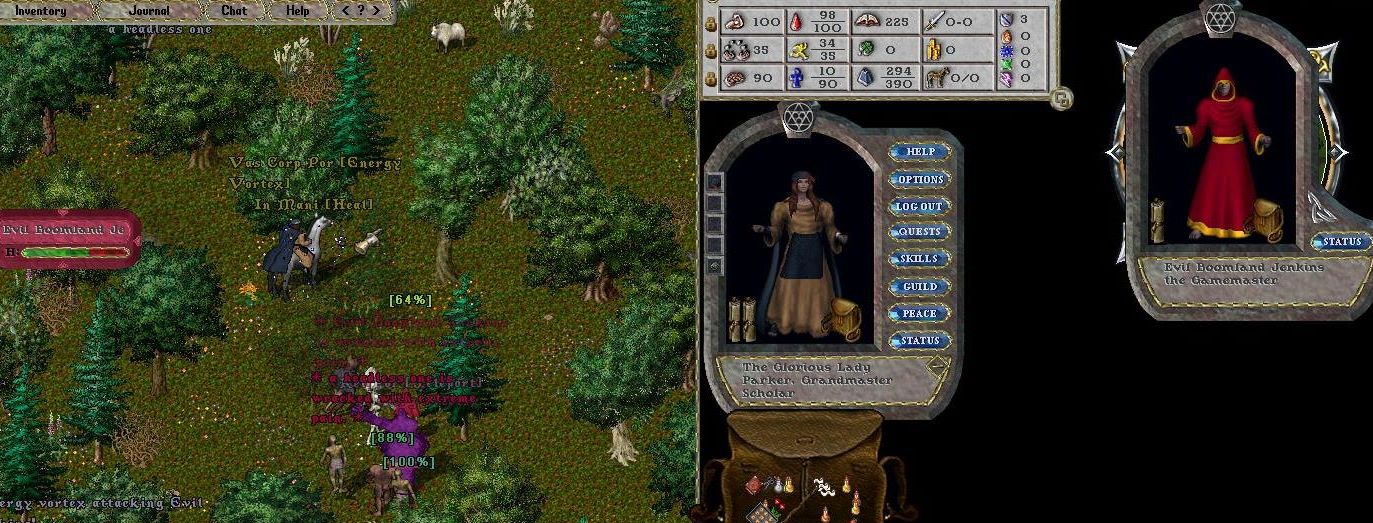Click Help in the top menu bar
This screenshot has width=1373, height=523.
tap(297, 11)
